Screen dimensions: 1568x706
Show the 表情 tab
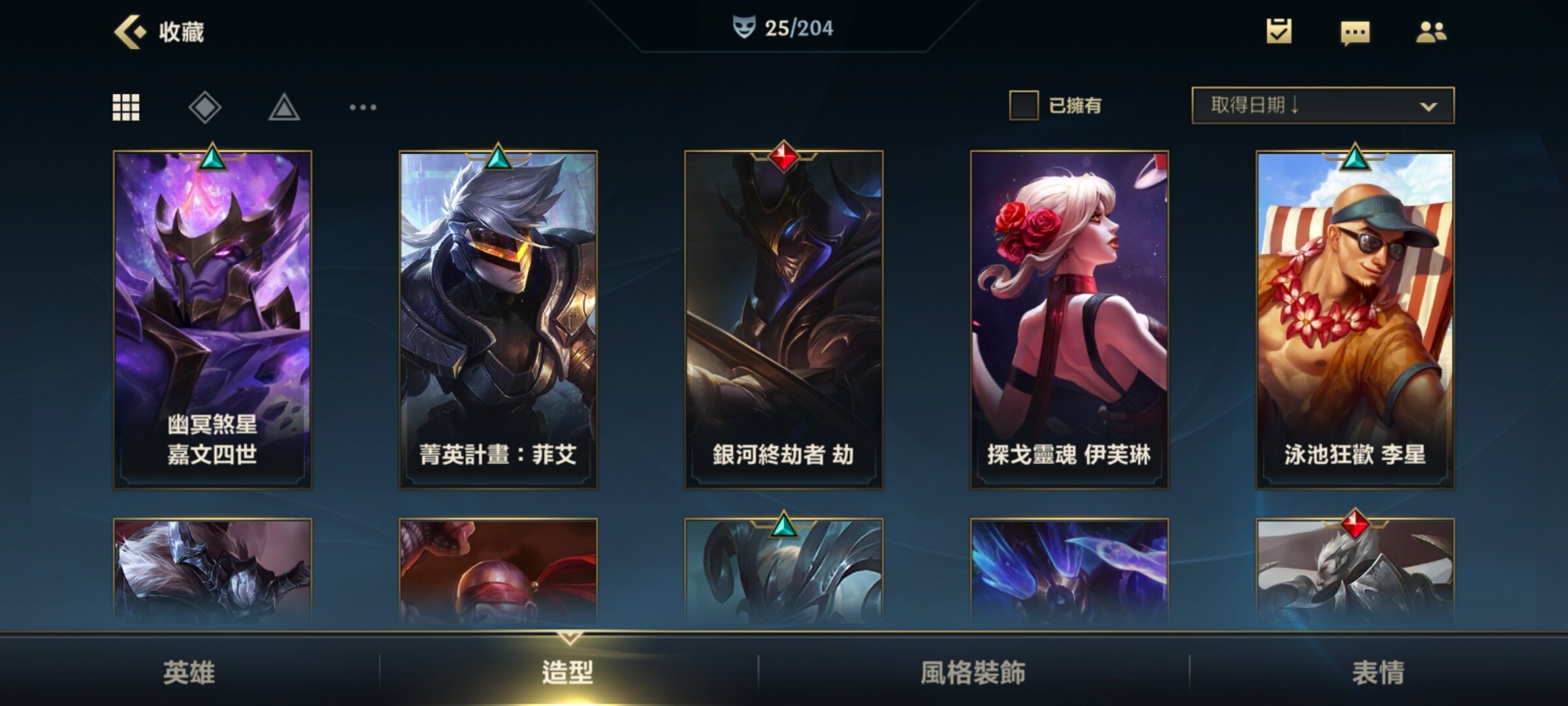tap(1378, 672)
